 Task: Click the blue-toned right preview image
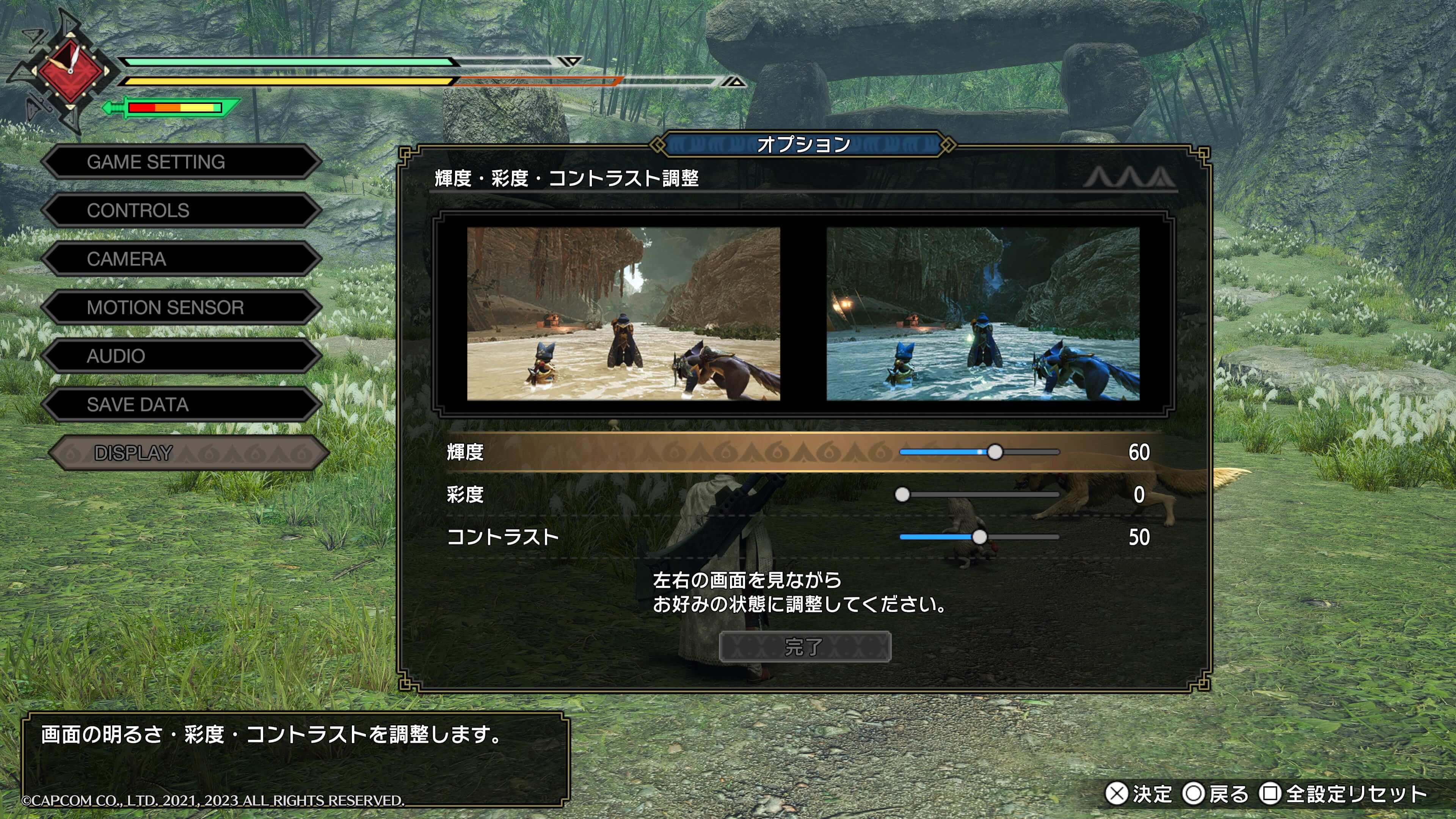click(x=983, y=314)
